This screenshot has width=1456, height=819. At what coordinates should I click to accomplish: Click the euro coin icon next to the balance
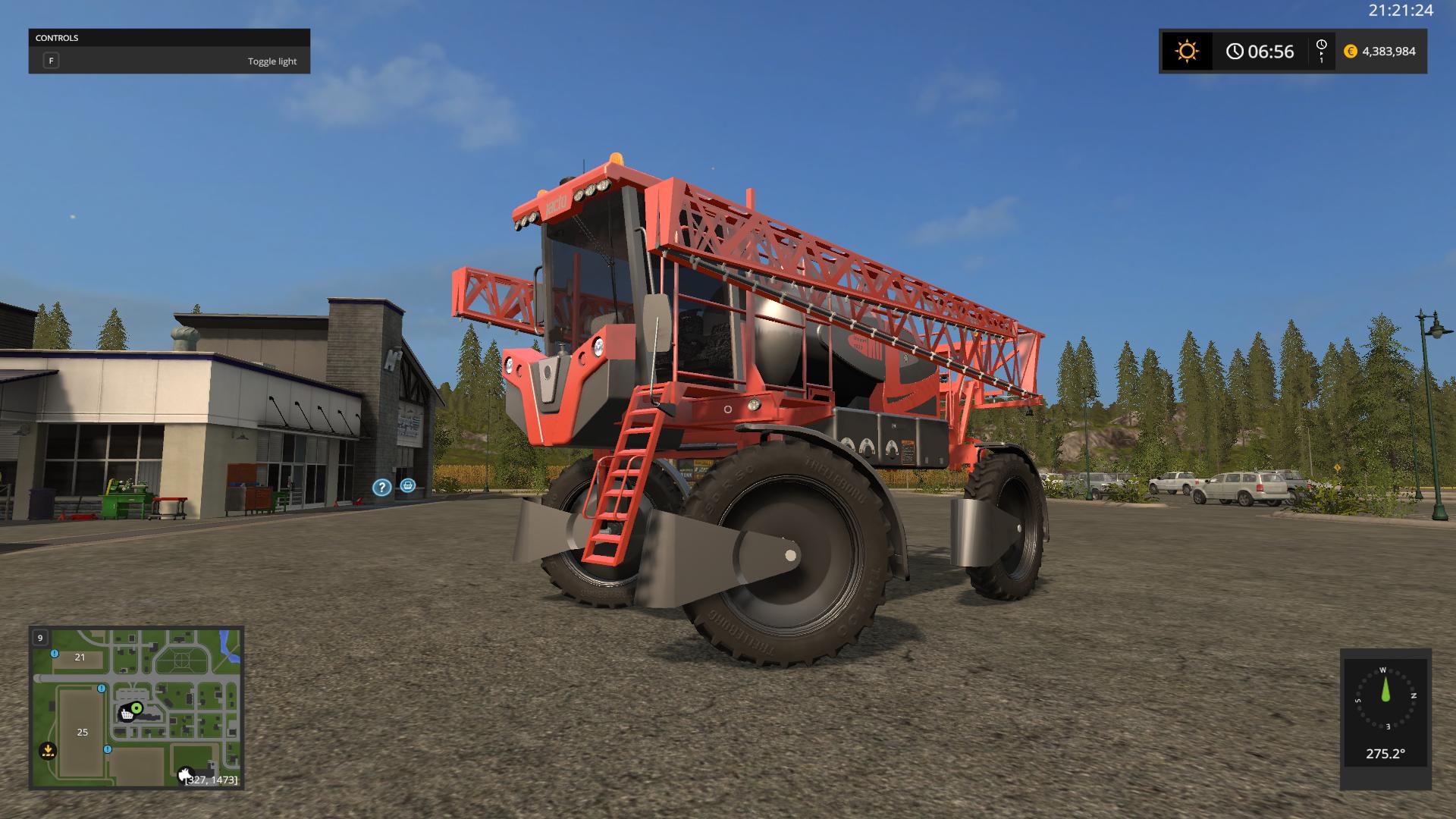click(1351, 52)
